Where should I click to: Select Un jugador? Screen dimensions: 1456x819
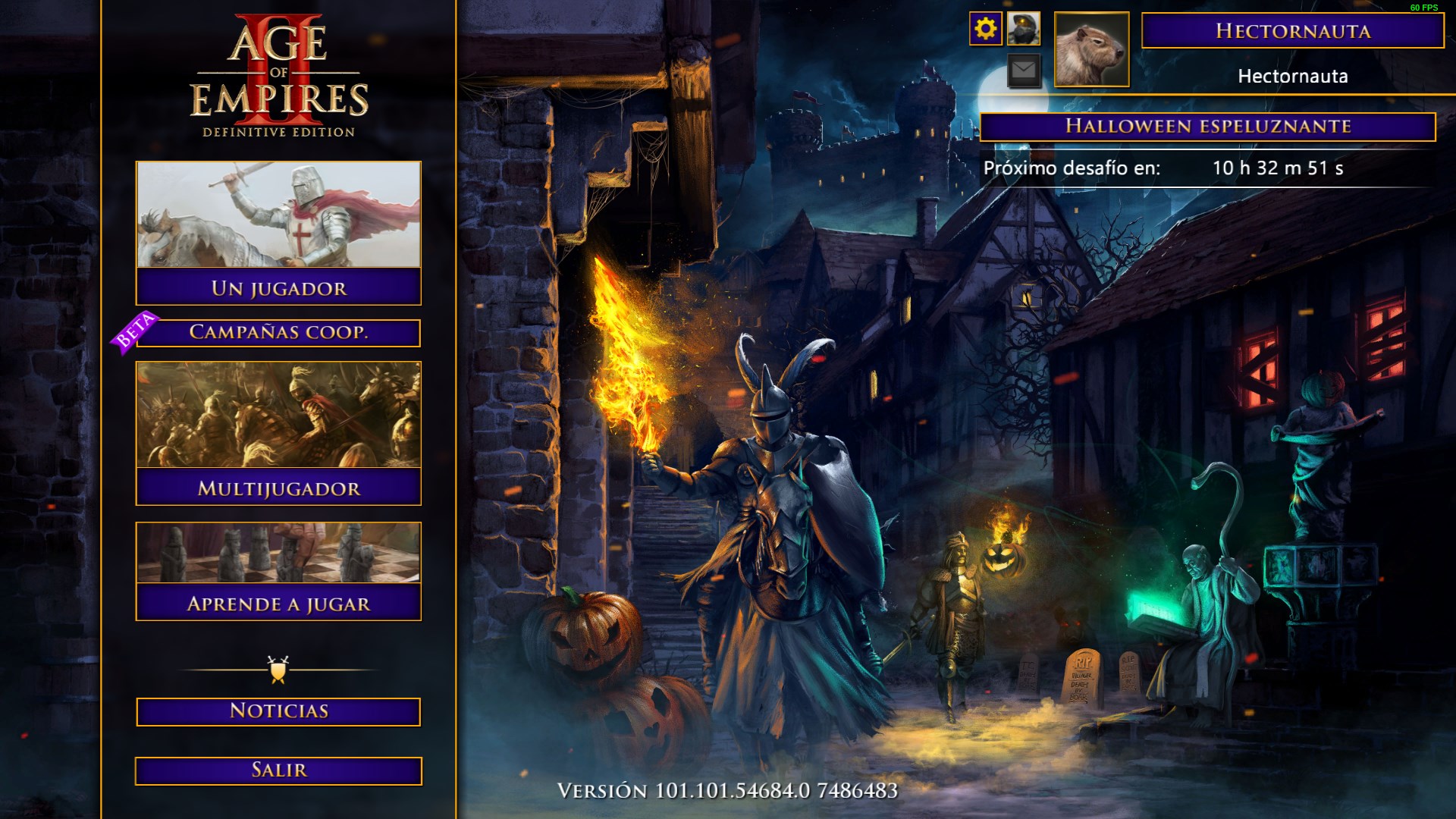pos(277,289)
